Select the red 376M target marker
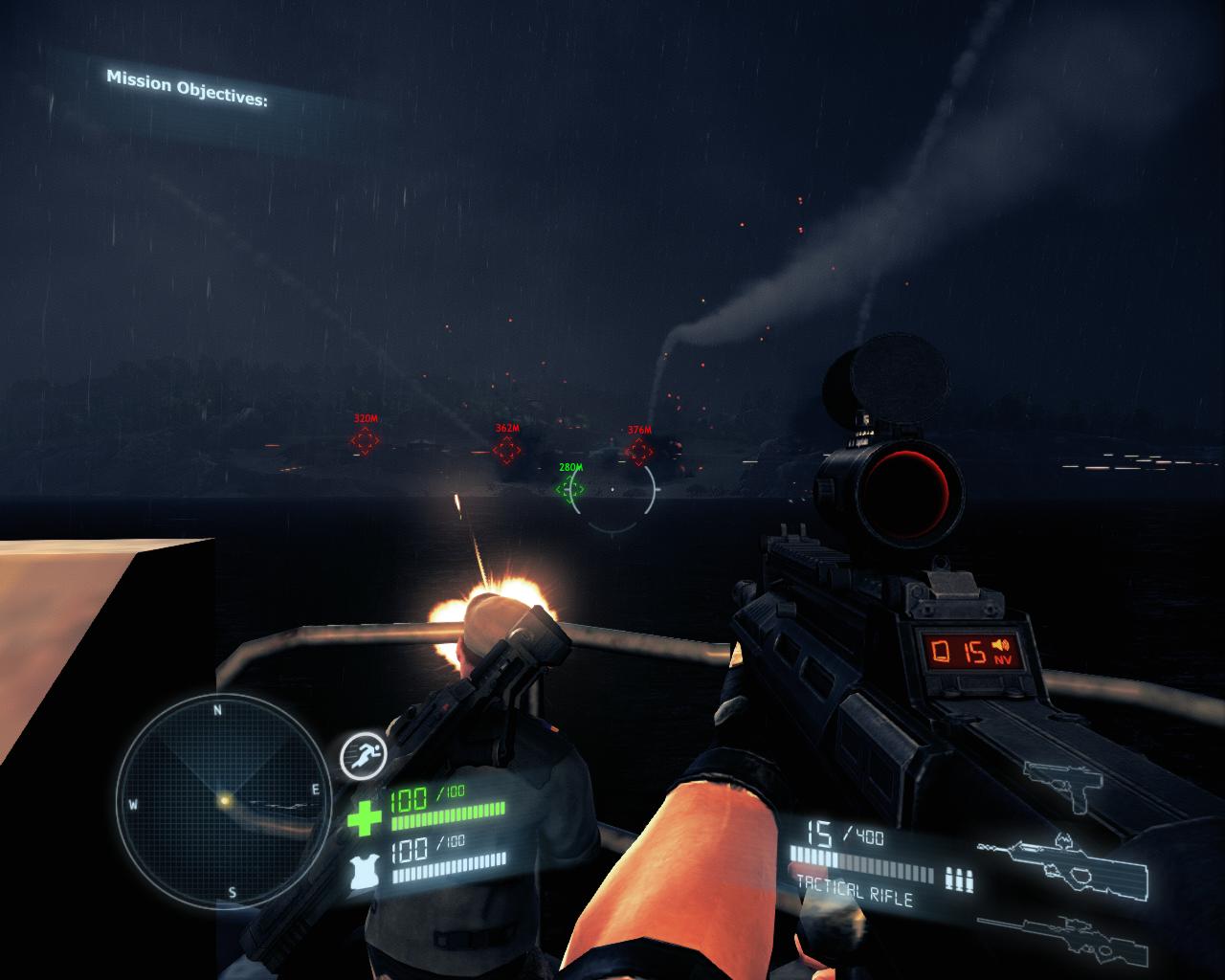This screenshot has width=1225, height=980. pos(638,452)
